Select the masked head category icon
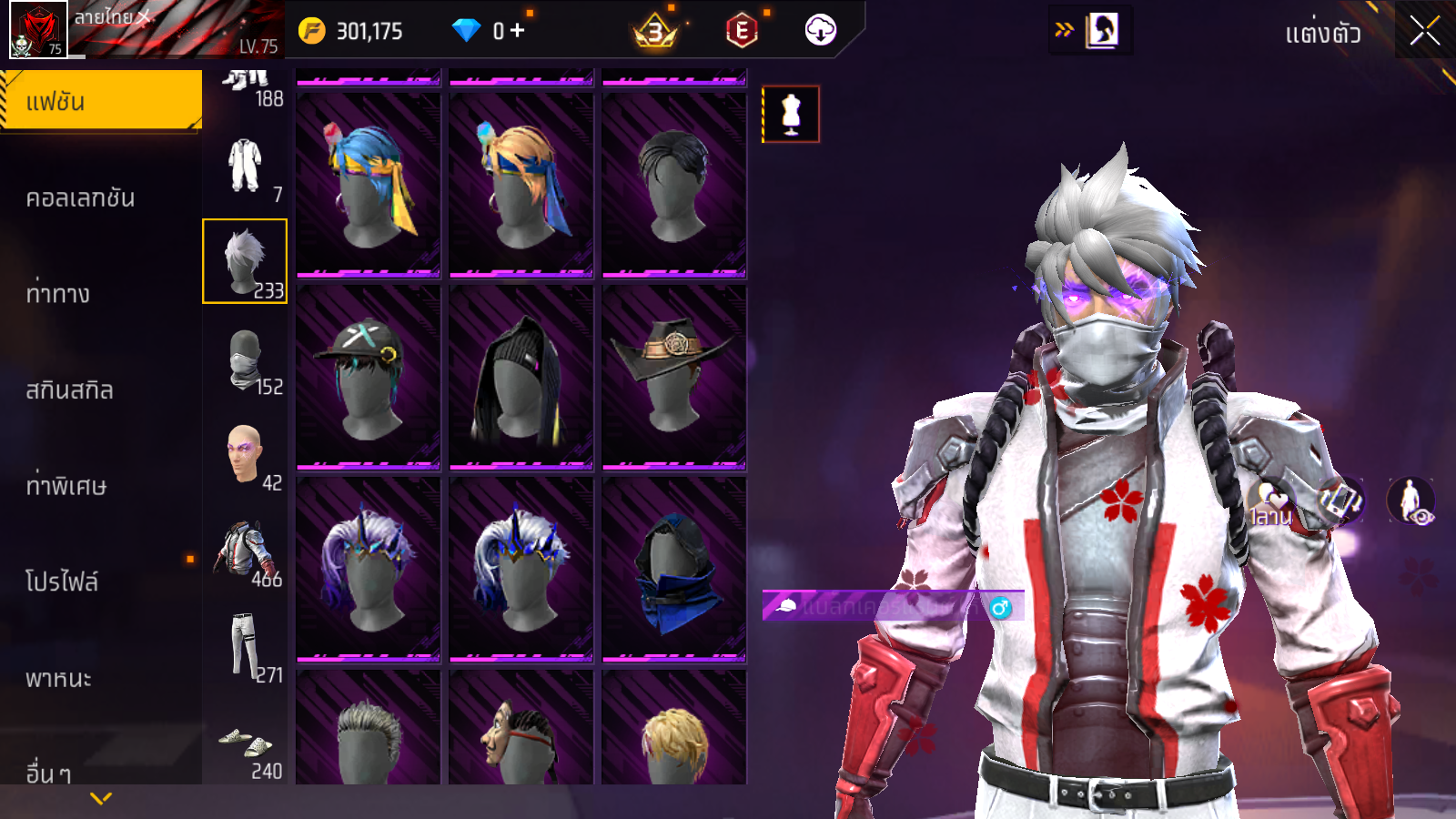This screenshot has width=1456, height=819. pyautogui.click(x=245, y=360)
